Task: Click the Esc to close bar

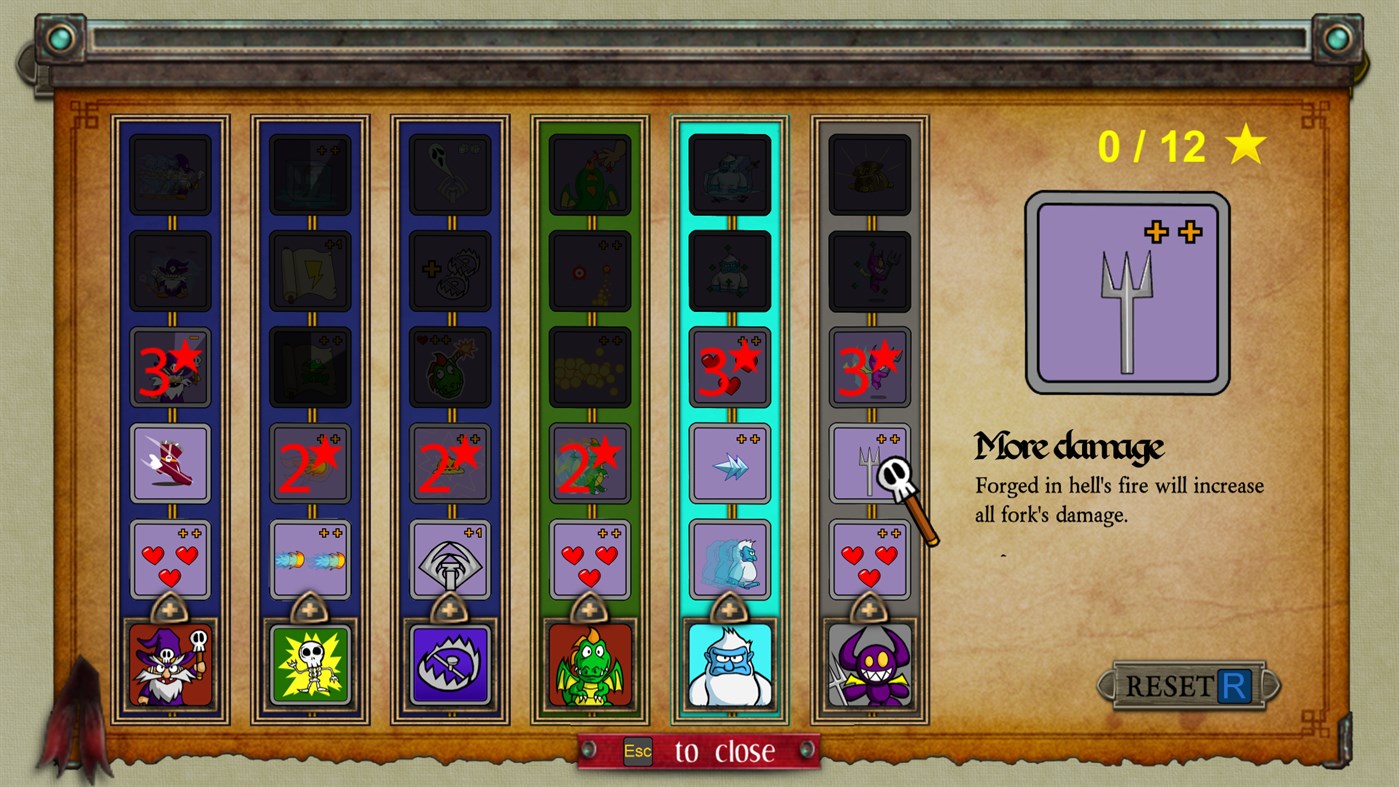Action: pyautogui.click(x=697, y=751)
